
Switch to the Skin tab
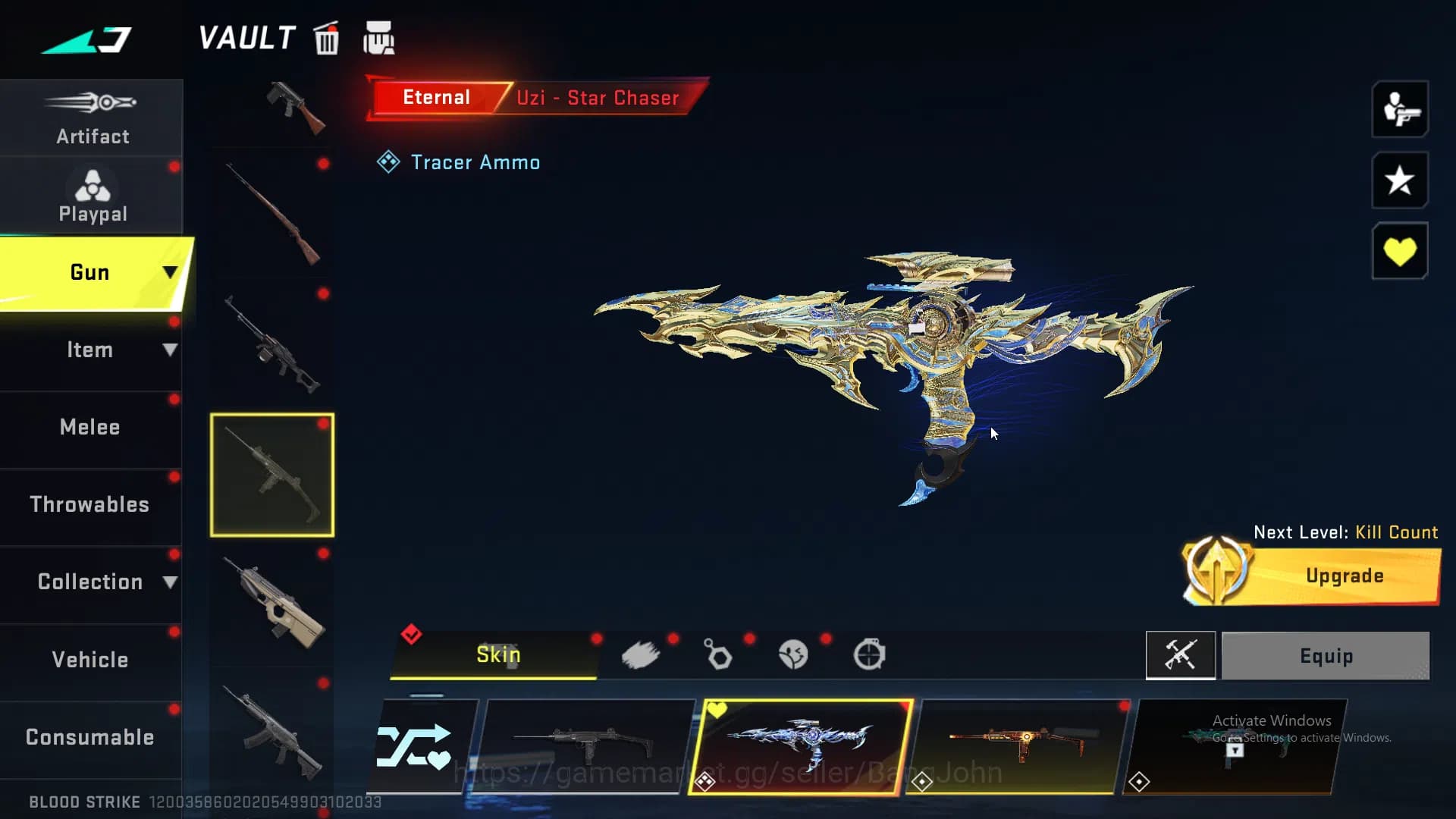click(497, 655)
